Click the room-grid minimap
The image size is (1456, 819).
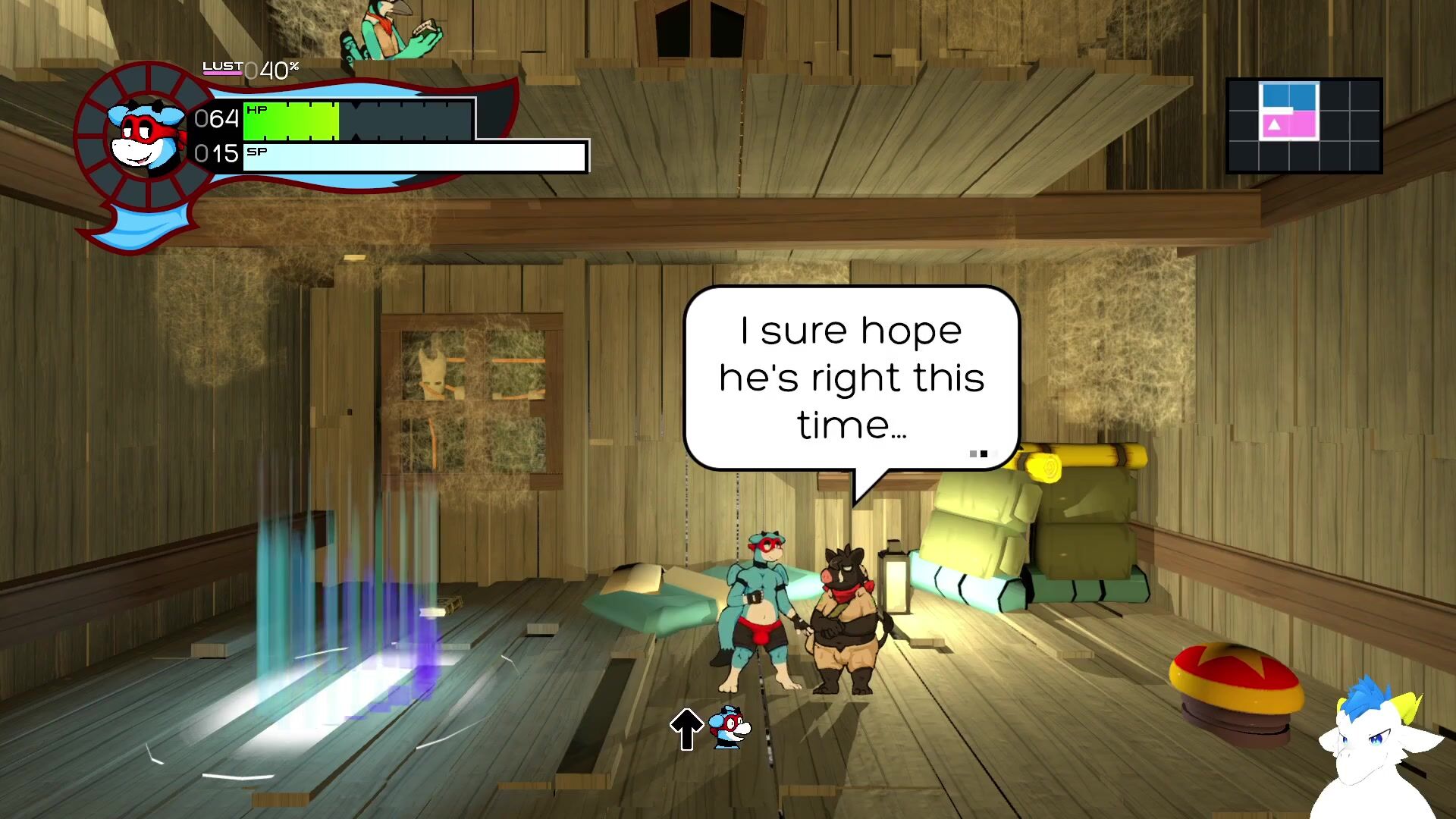pos(1304,126)
